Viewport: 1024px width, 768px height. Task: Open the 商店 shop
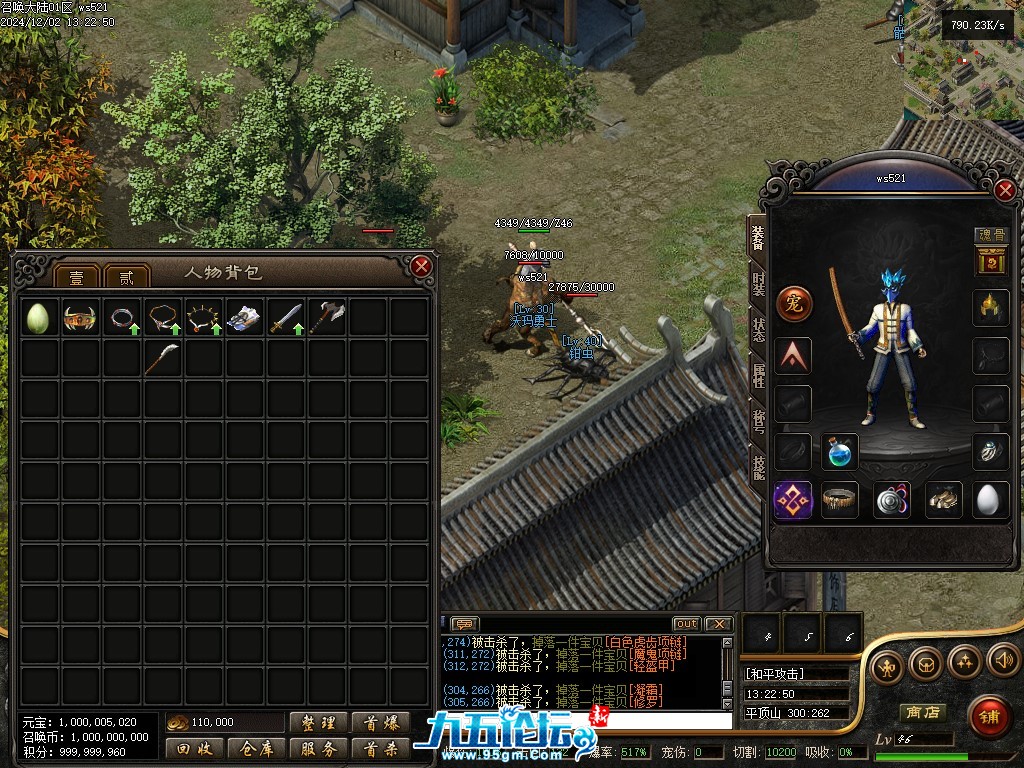[x=922, y=712]
